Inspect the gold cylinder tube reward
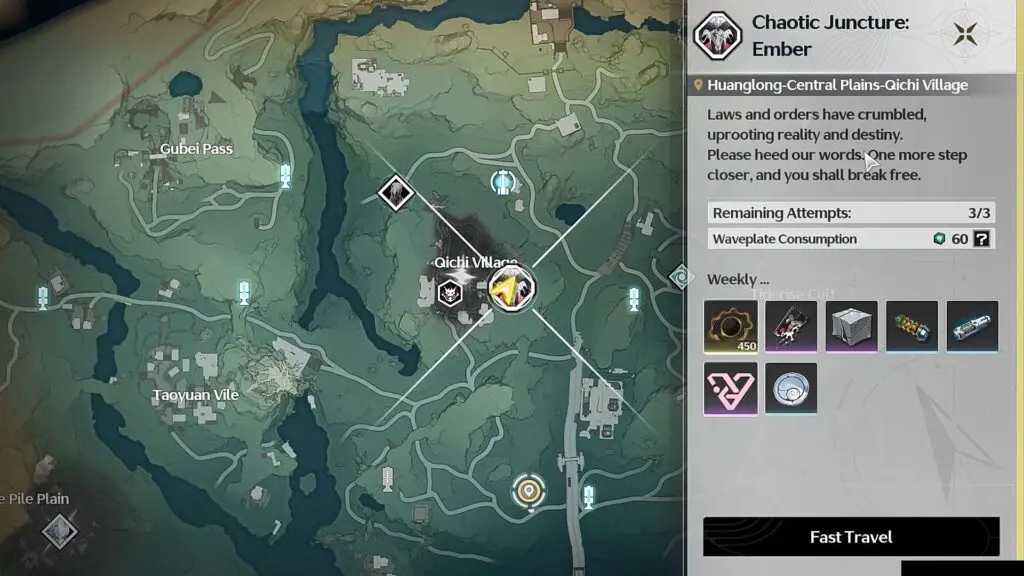 912,327
